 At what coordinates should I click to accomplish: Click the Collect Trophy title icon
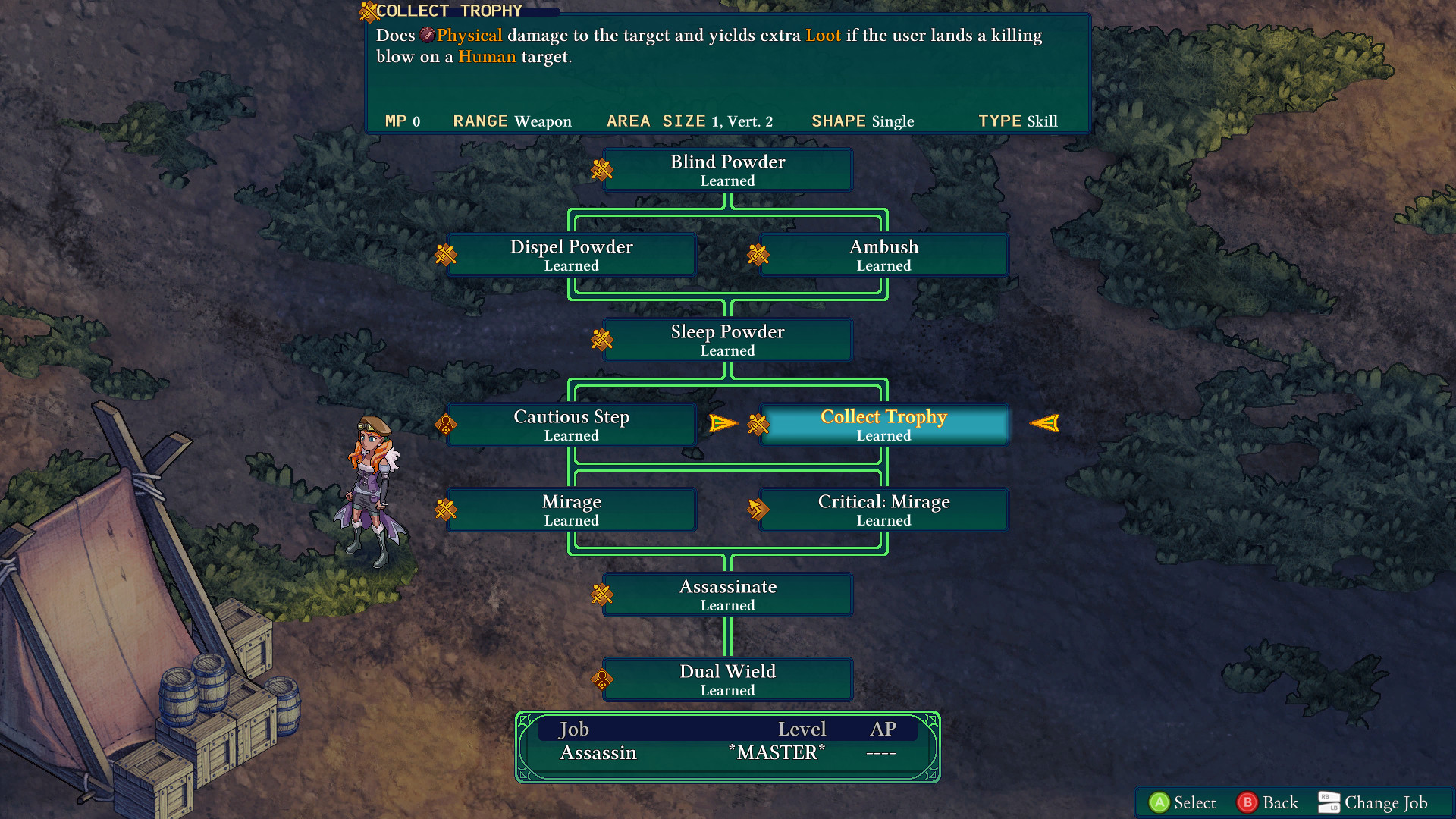(367, 11)
